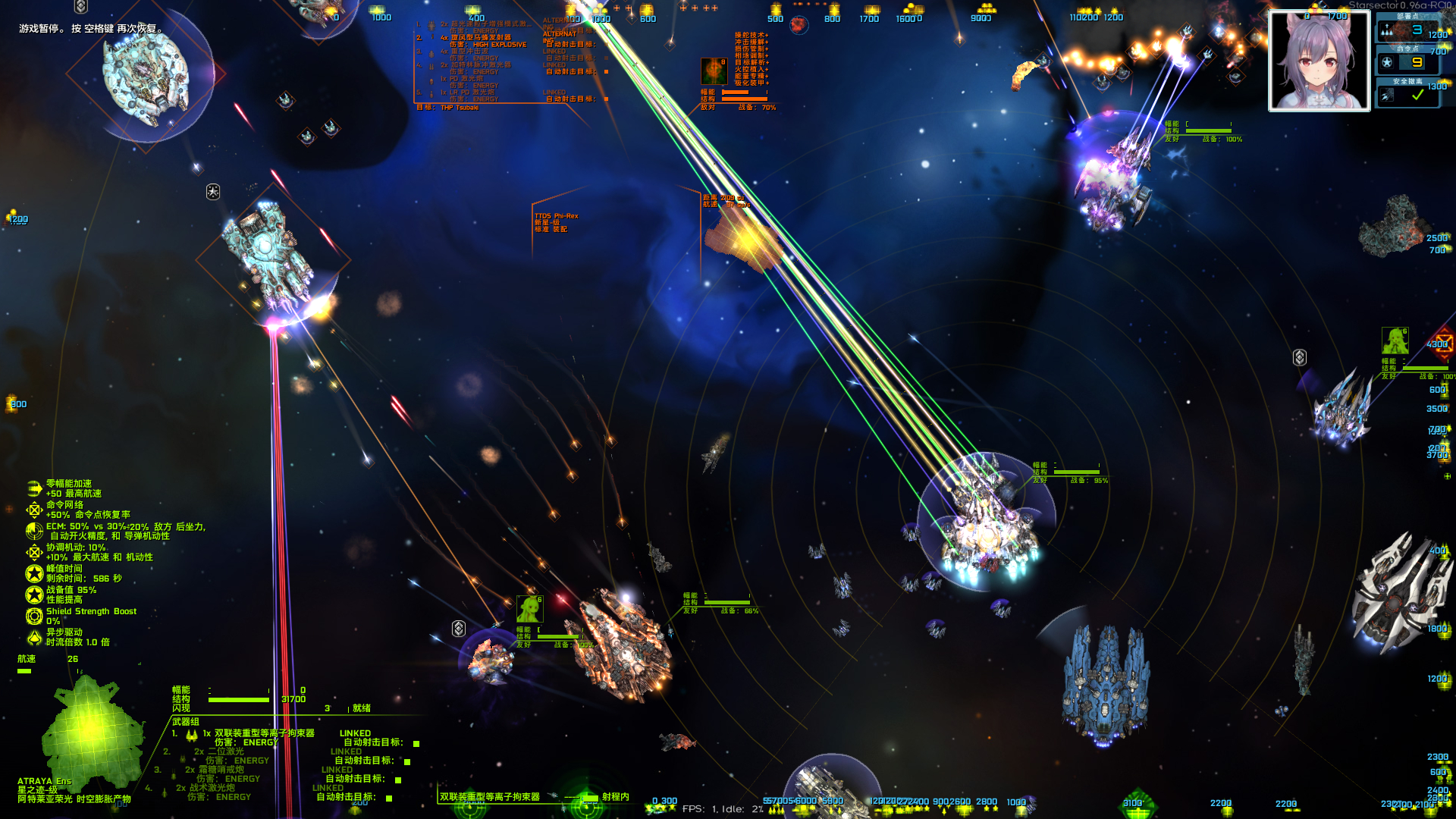Click the zero-flux boost status icon
The height and width of the screenshot is (819, 1456).
tap(34, 488)
